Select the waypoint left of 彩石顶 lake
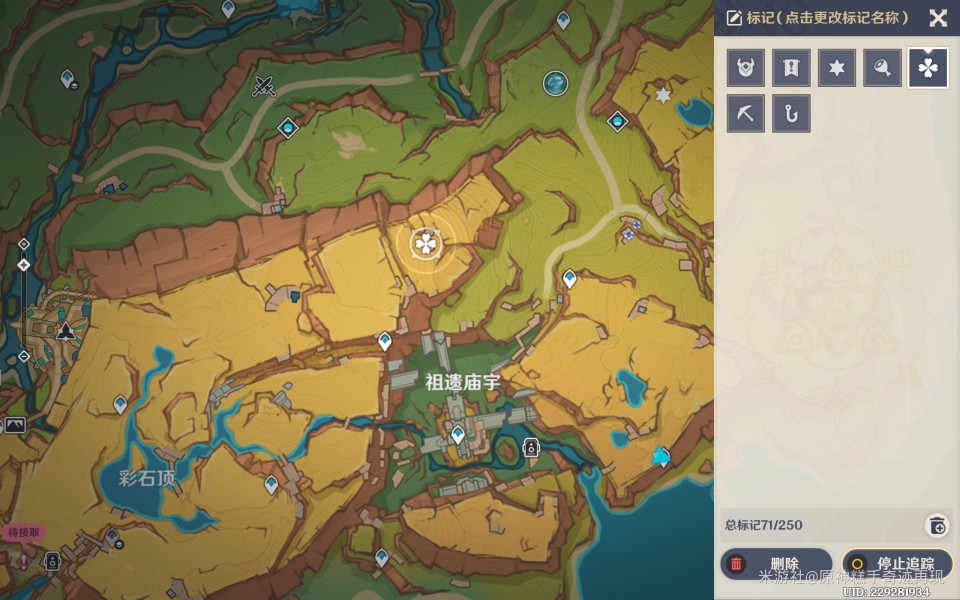 (x=120, y=404)
